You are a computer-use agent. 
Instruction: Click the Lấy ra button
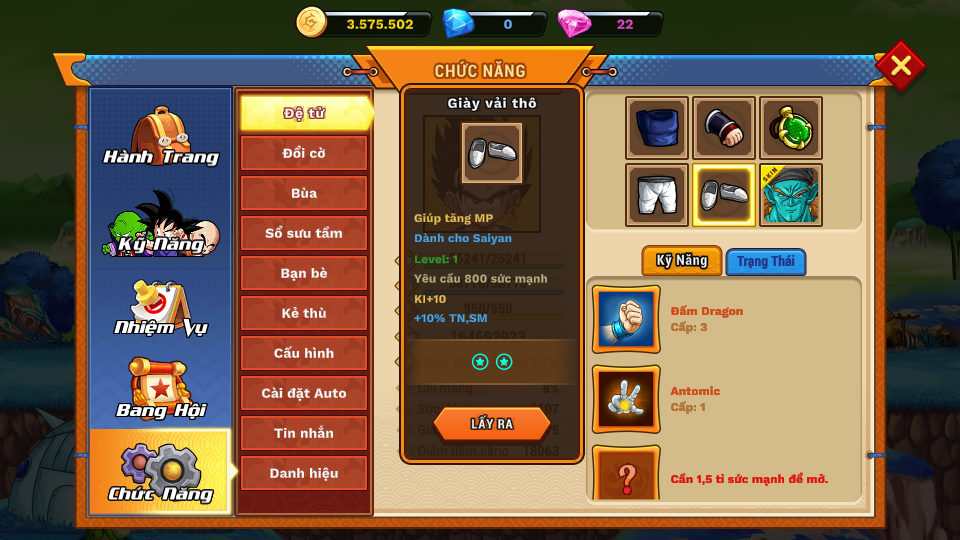[x=492, y=424]
